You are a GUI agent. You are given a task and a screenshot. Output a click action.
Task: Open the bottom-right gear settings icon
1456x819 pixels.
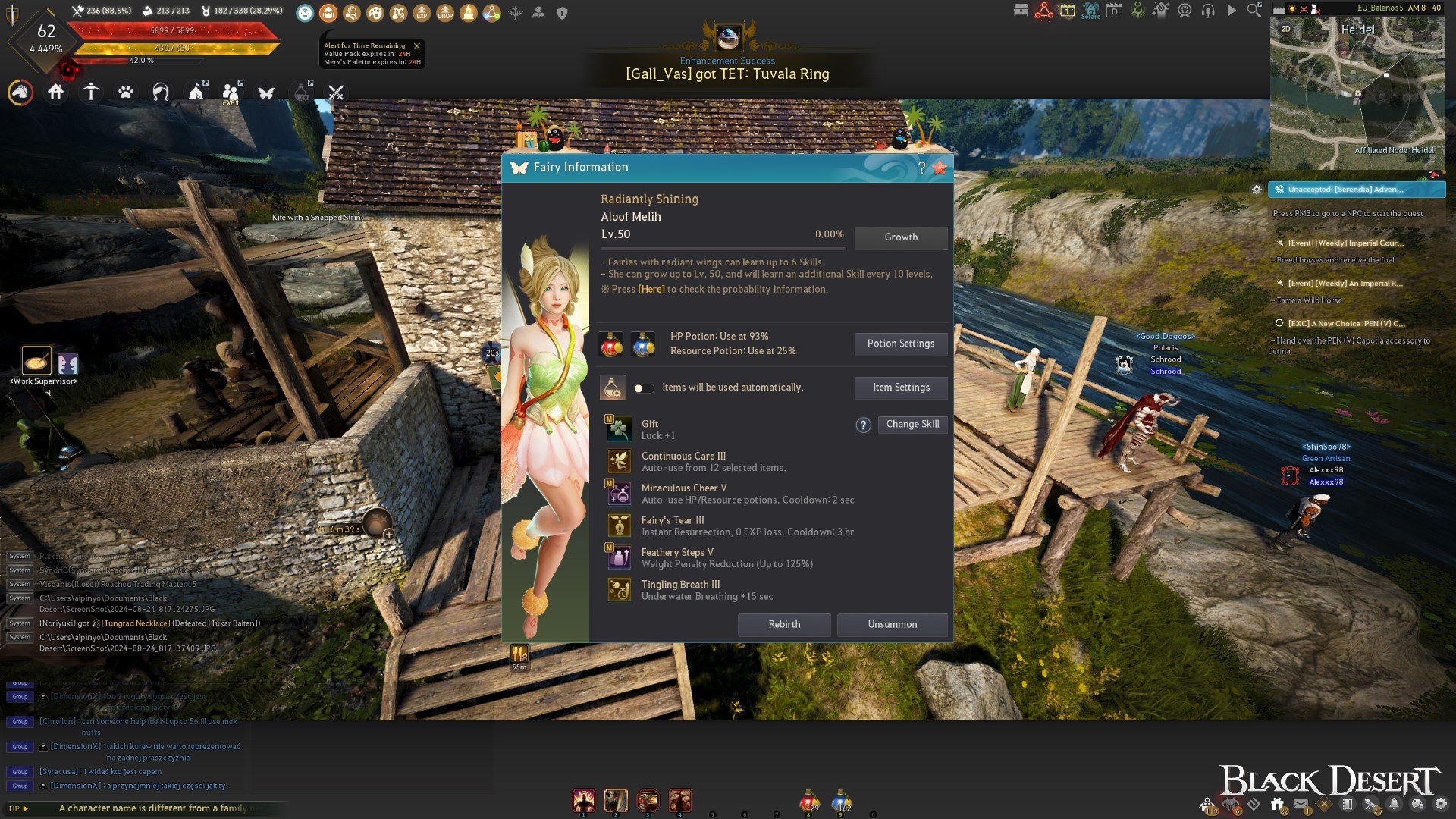coord(1440,804)
